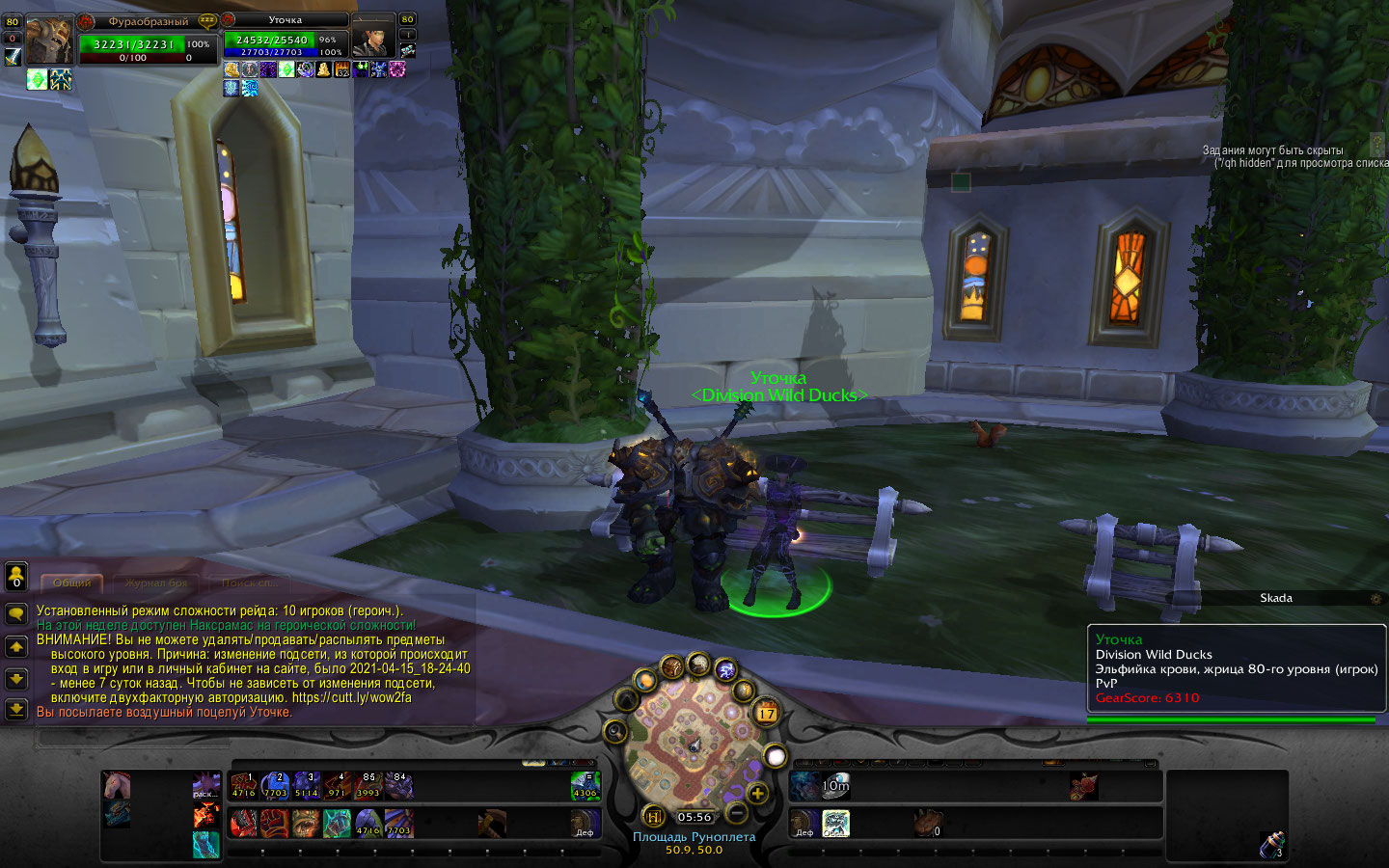Summon the horse mount icon
1389x868 pixels.
pos(117,785)
